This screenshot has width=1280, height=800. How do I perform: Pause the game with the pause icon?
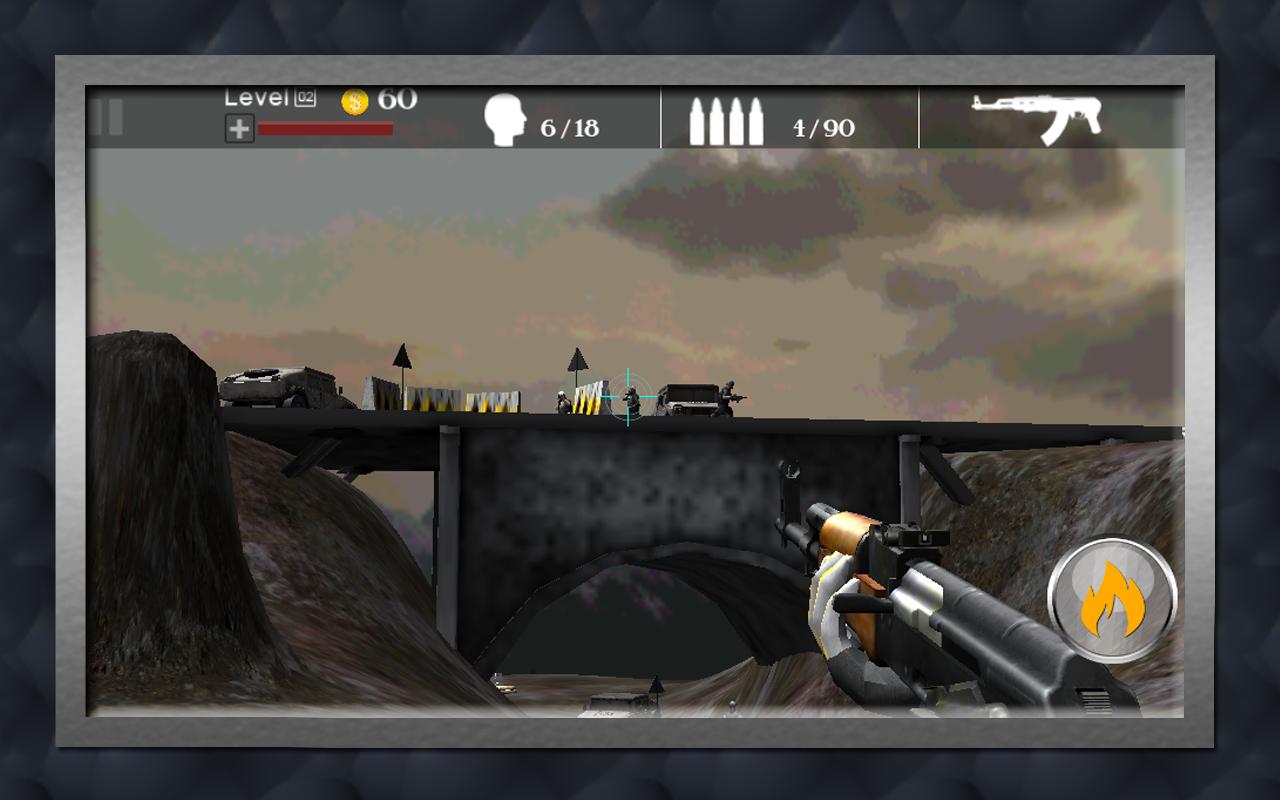tap(107, 118)
